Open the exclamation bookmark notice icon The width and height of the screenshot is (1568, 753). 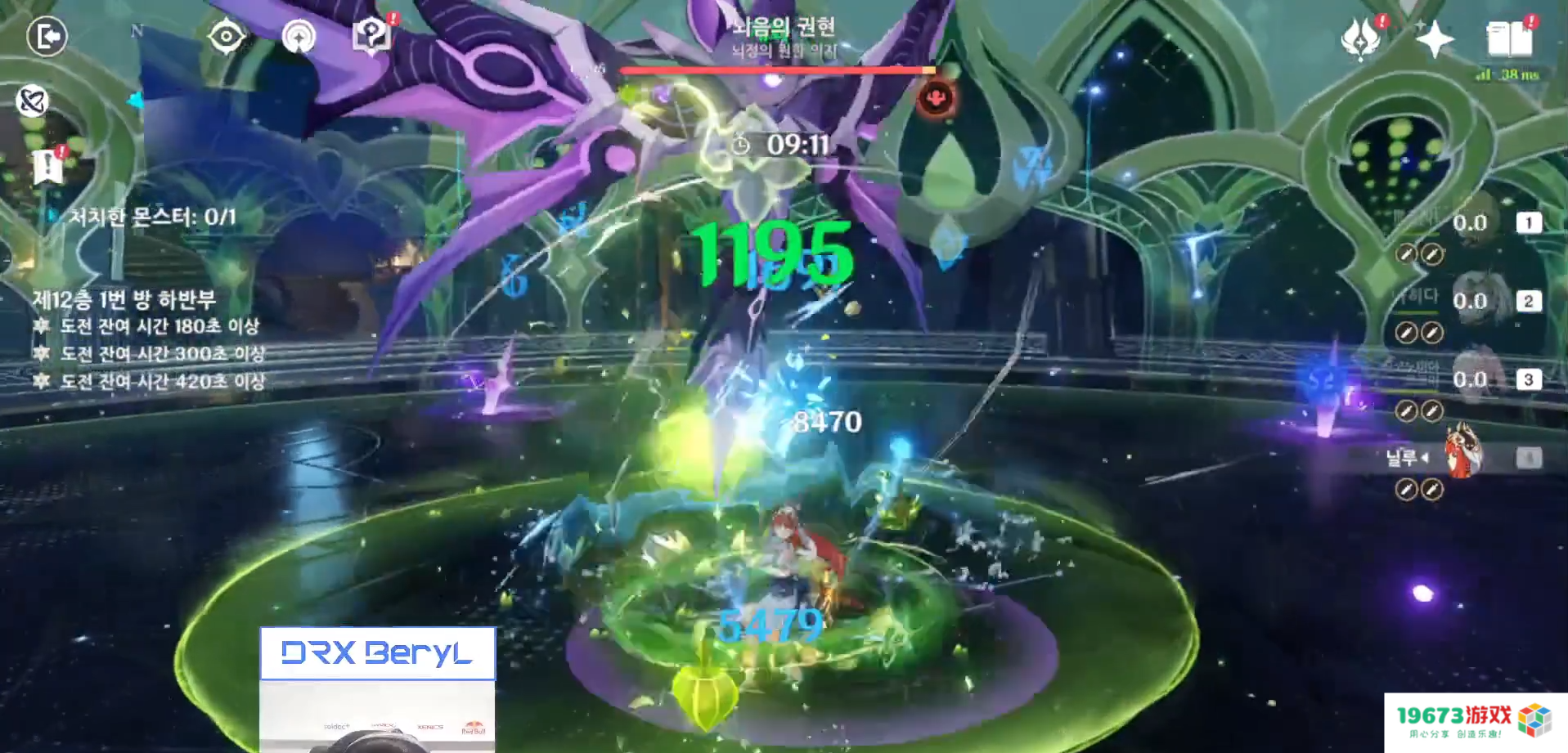click(48, 166)
